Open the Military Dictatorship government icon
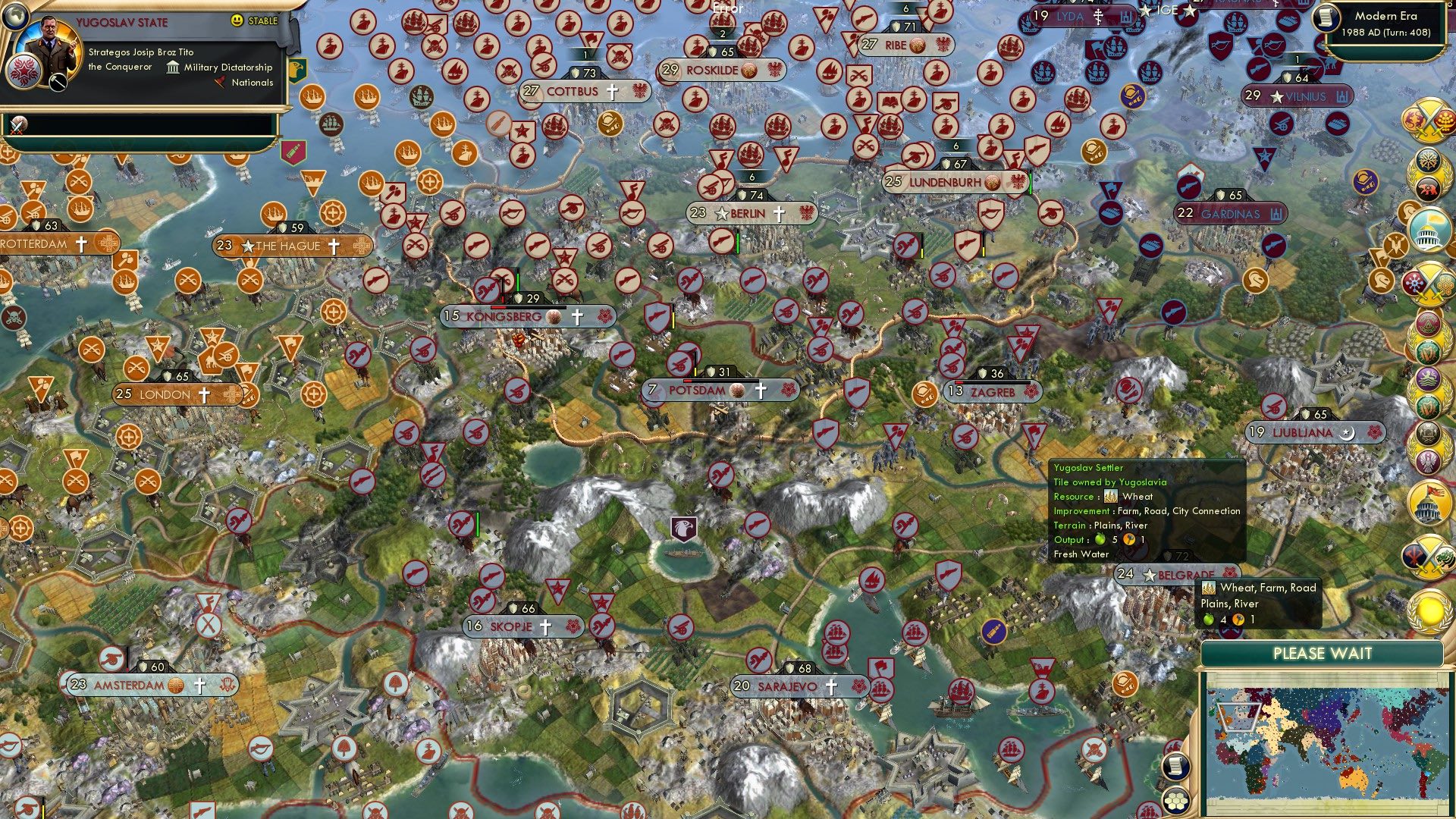Screen dimensions: 1456x819 tap(172, 67)
